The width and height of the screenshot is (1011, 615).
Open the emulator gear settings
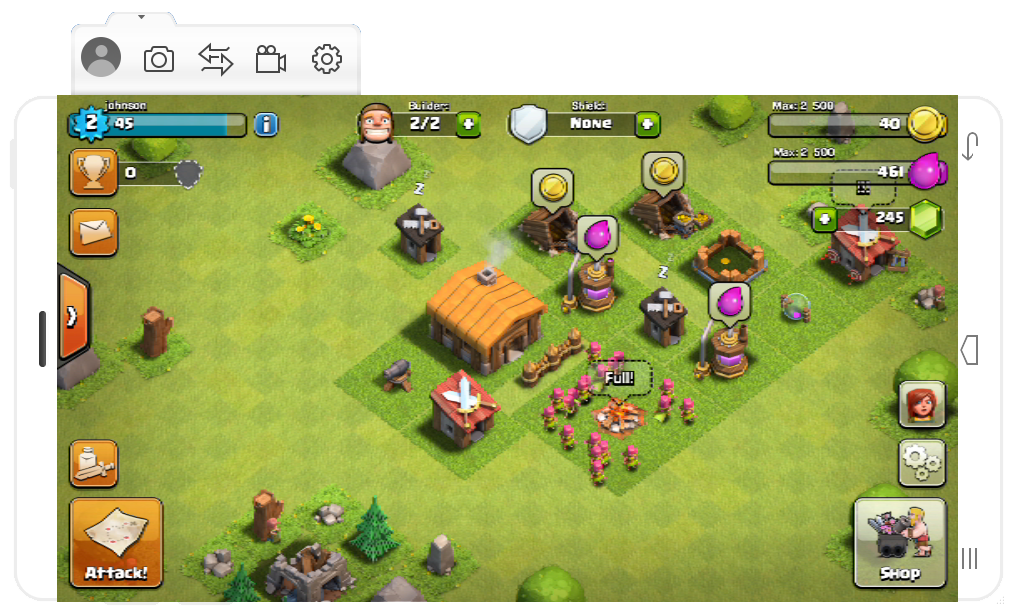pyautogui.click(x=327, y=59)
